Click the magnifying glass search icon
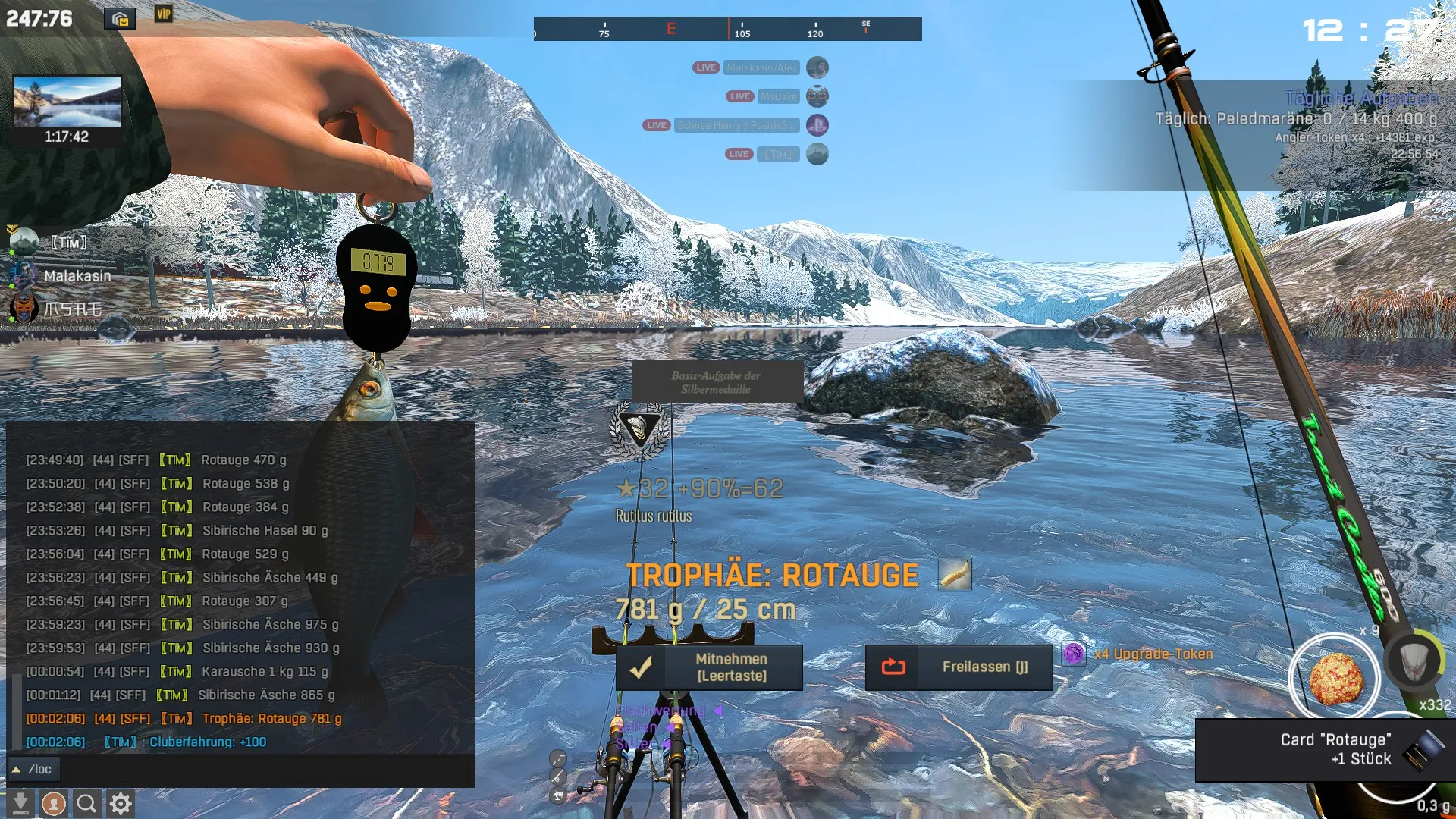The width and height of the screenshot is (1456, 819). click(x=86, y=803)
